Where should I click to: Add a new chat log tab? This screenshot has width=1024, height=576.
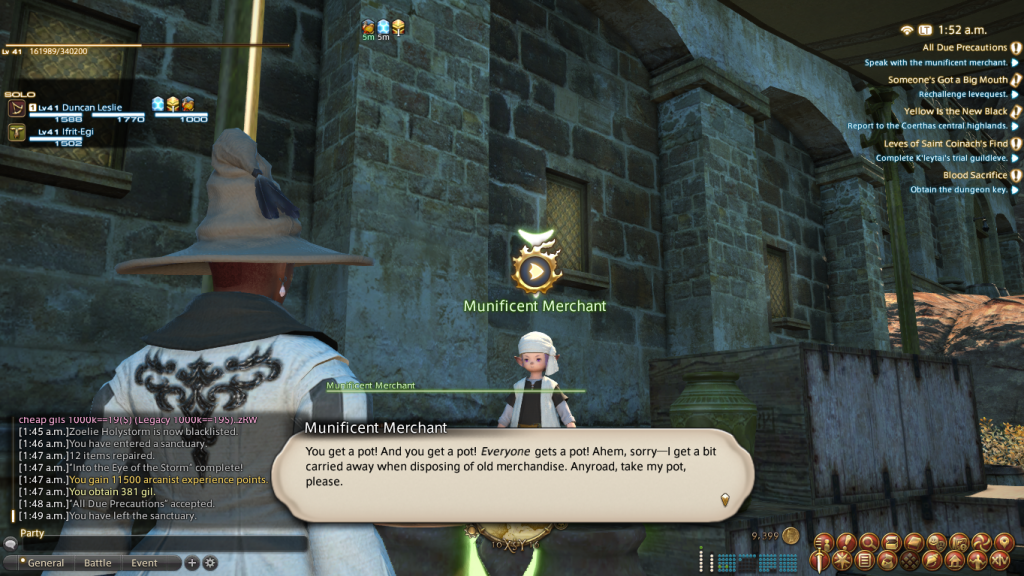(x=193, y=563)
